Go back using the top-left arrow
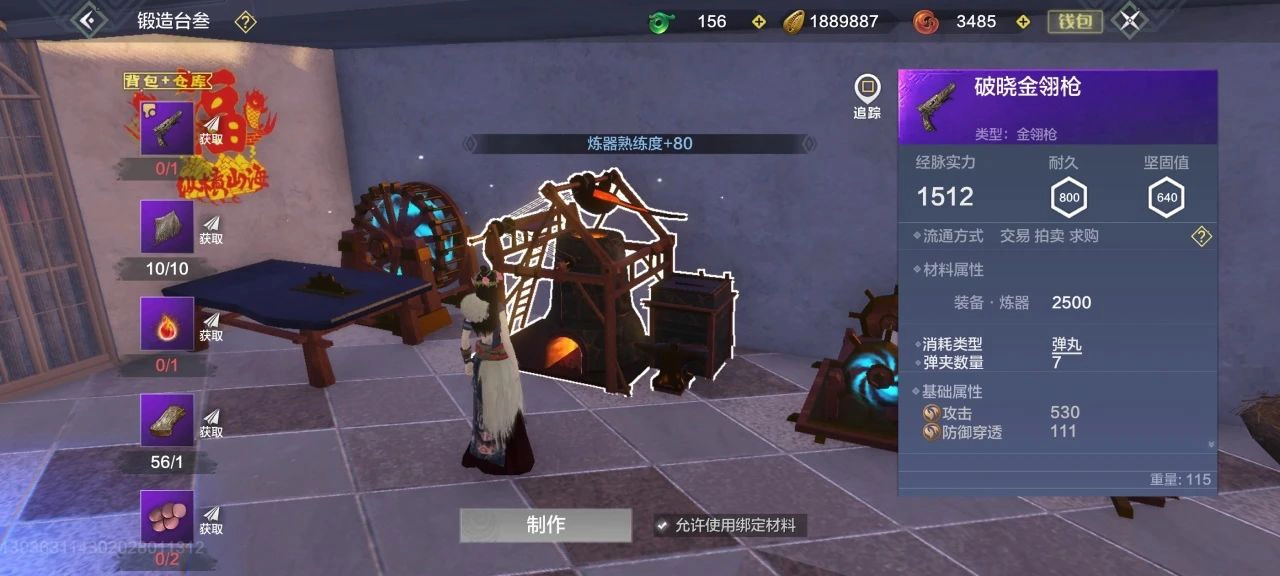 tap(89, 21)
